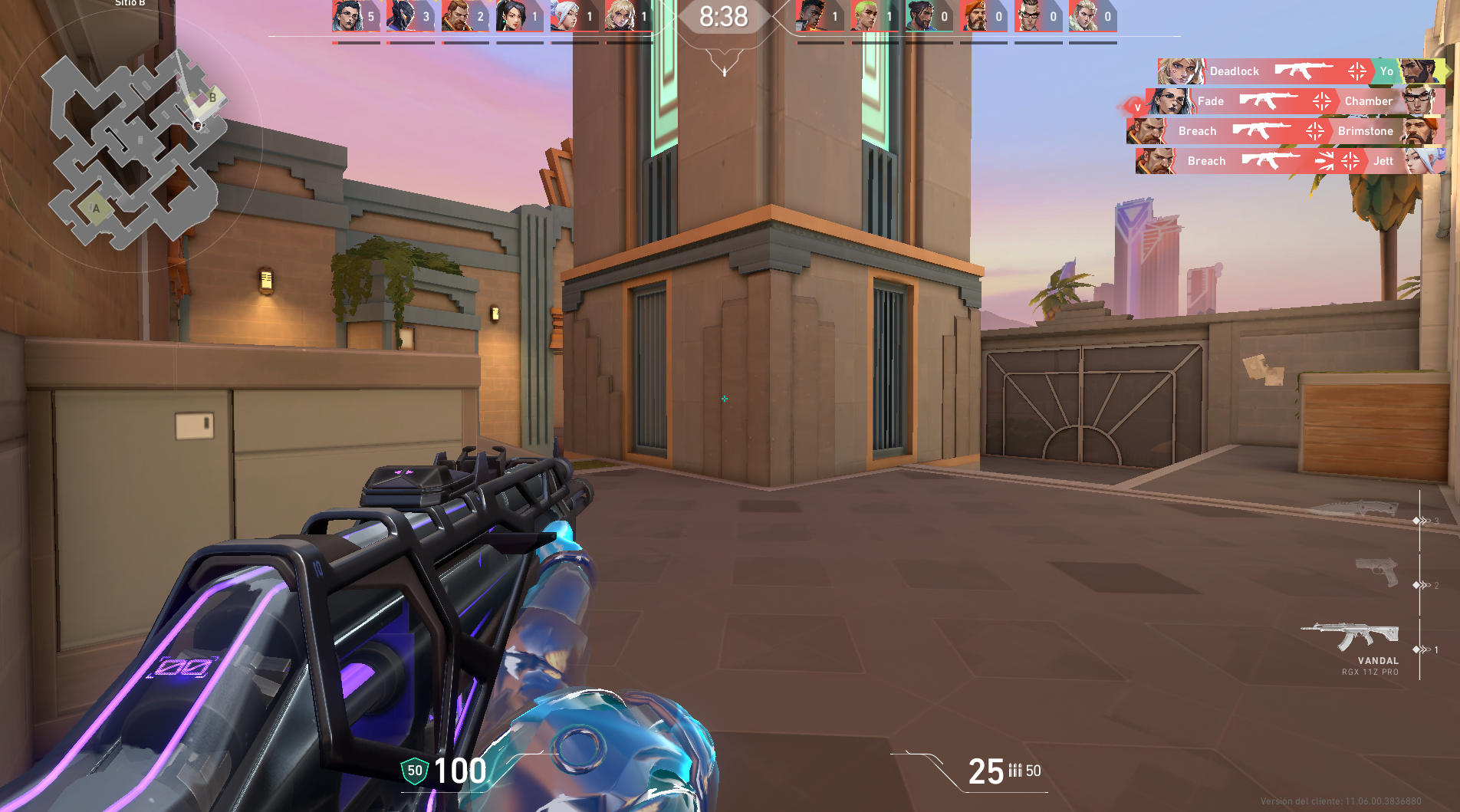Click Chamber's glasses portrait on the enemy scoreboard
This screenshot has height=812, width=1460.
point(1028,15)
